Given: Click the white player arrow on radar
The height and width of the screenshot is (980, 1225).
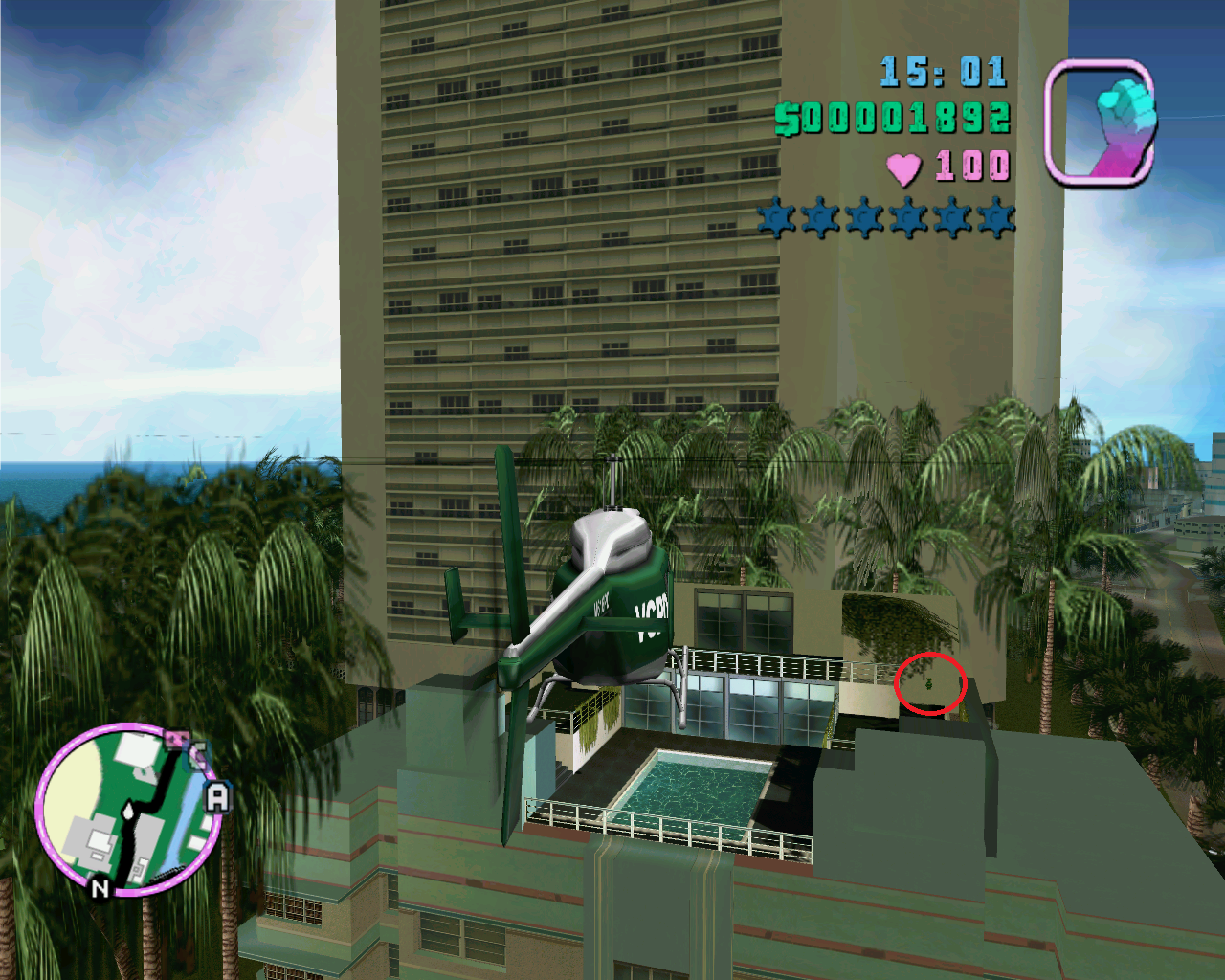Looking at the screenshot, I should (x=128, y=810).
